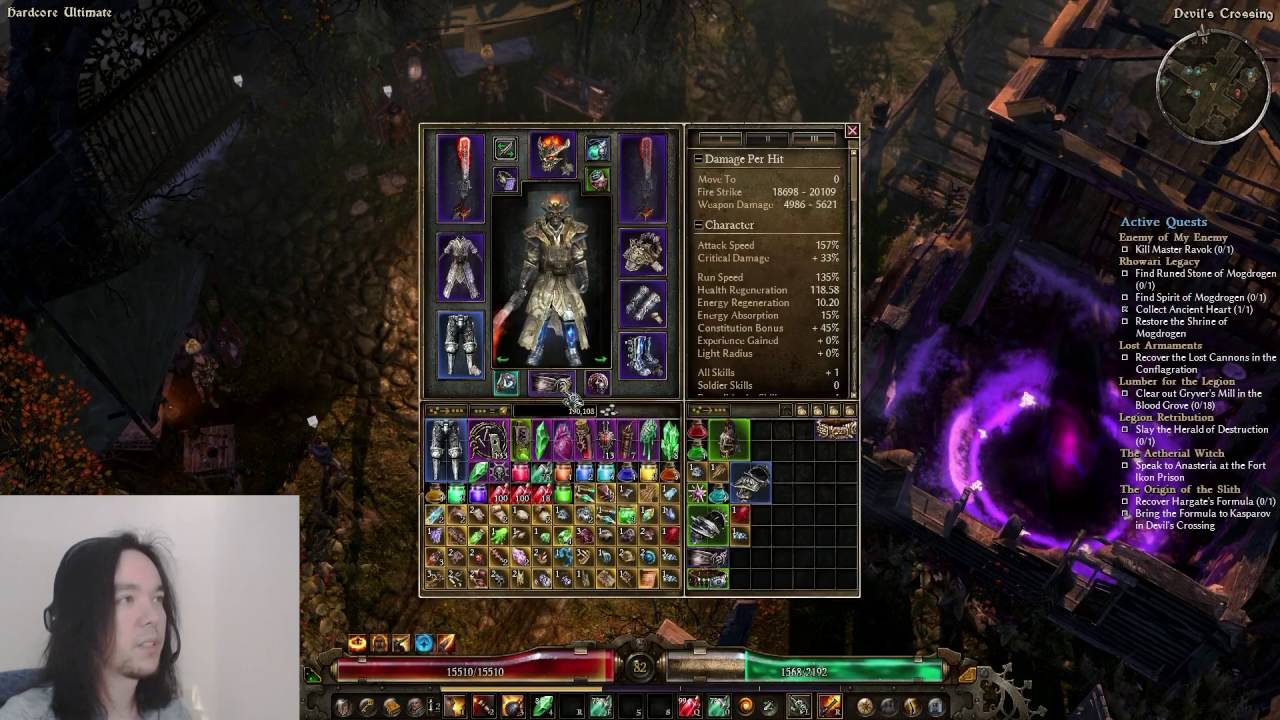Close the character window
The width and height of the screenshot is (1280, 720).
click(852, 131)
